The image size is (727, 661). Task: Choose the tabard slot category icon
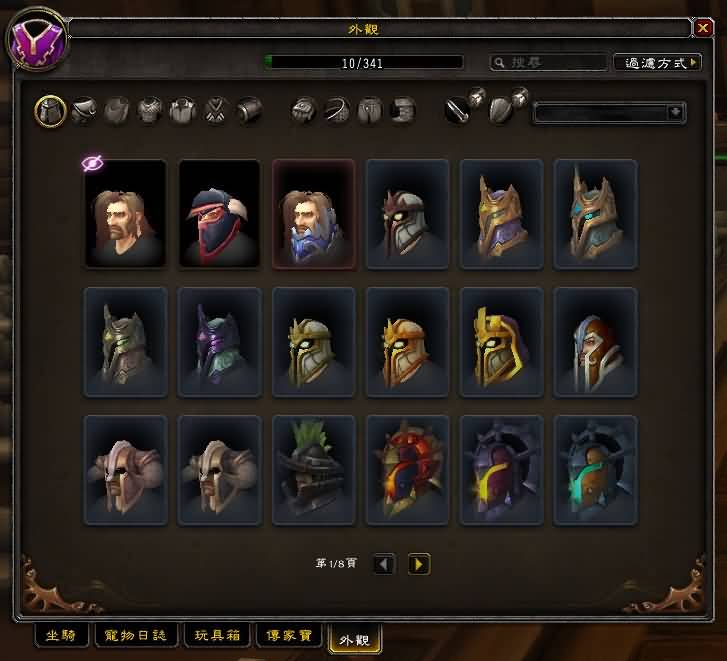point(217,111)
